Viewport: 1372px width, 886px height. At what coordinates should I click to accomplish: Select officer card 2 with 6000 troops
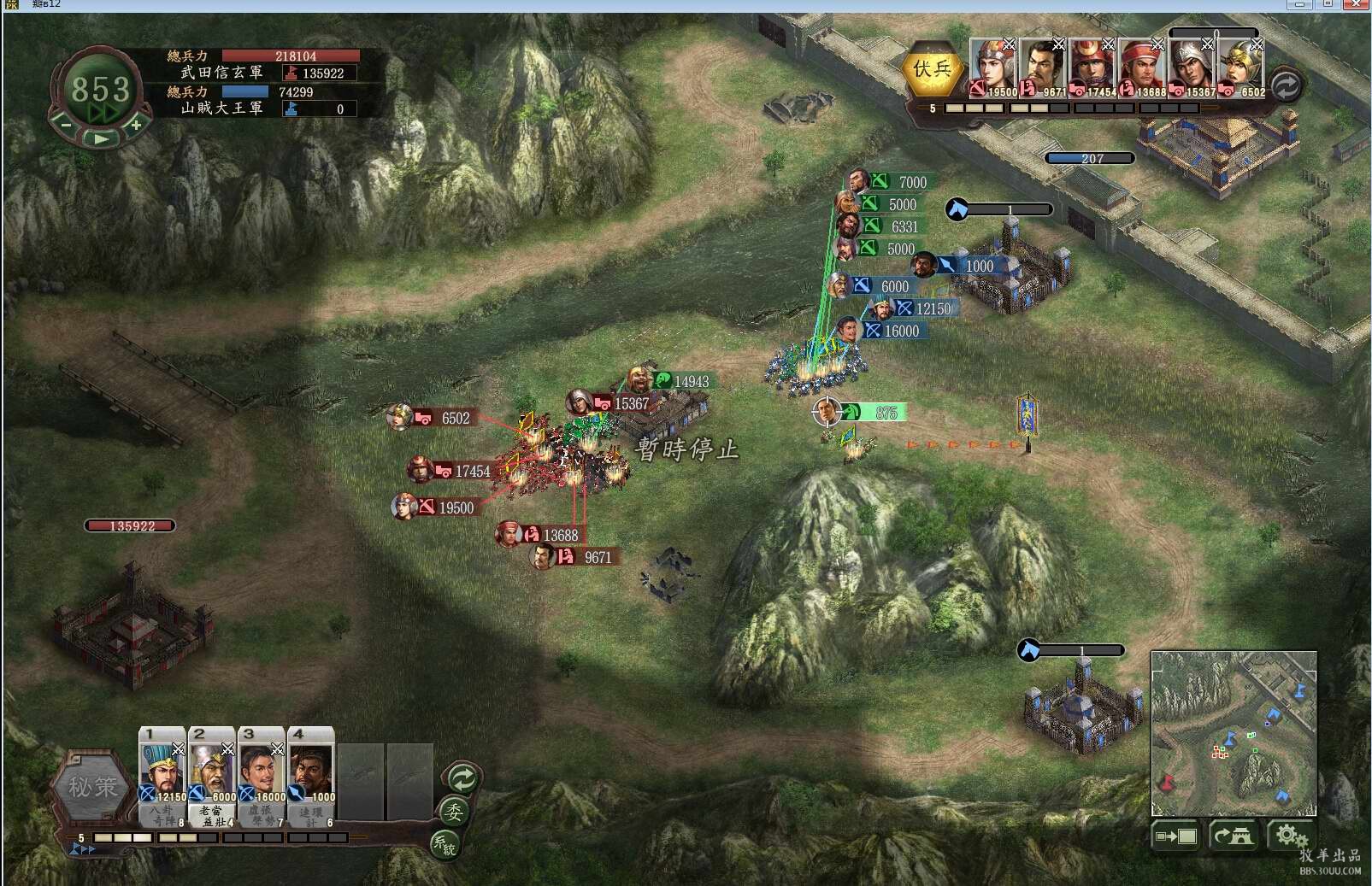click(x=212, y=773)
